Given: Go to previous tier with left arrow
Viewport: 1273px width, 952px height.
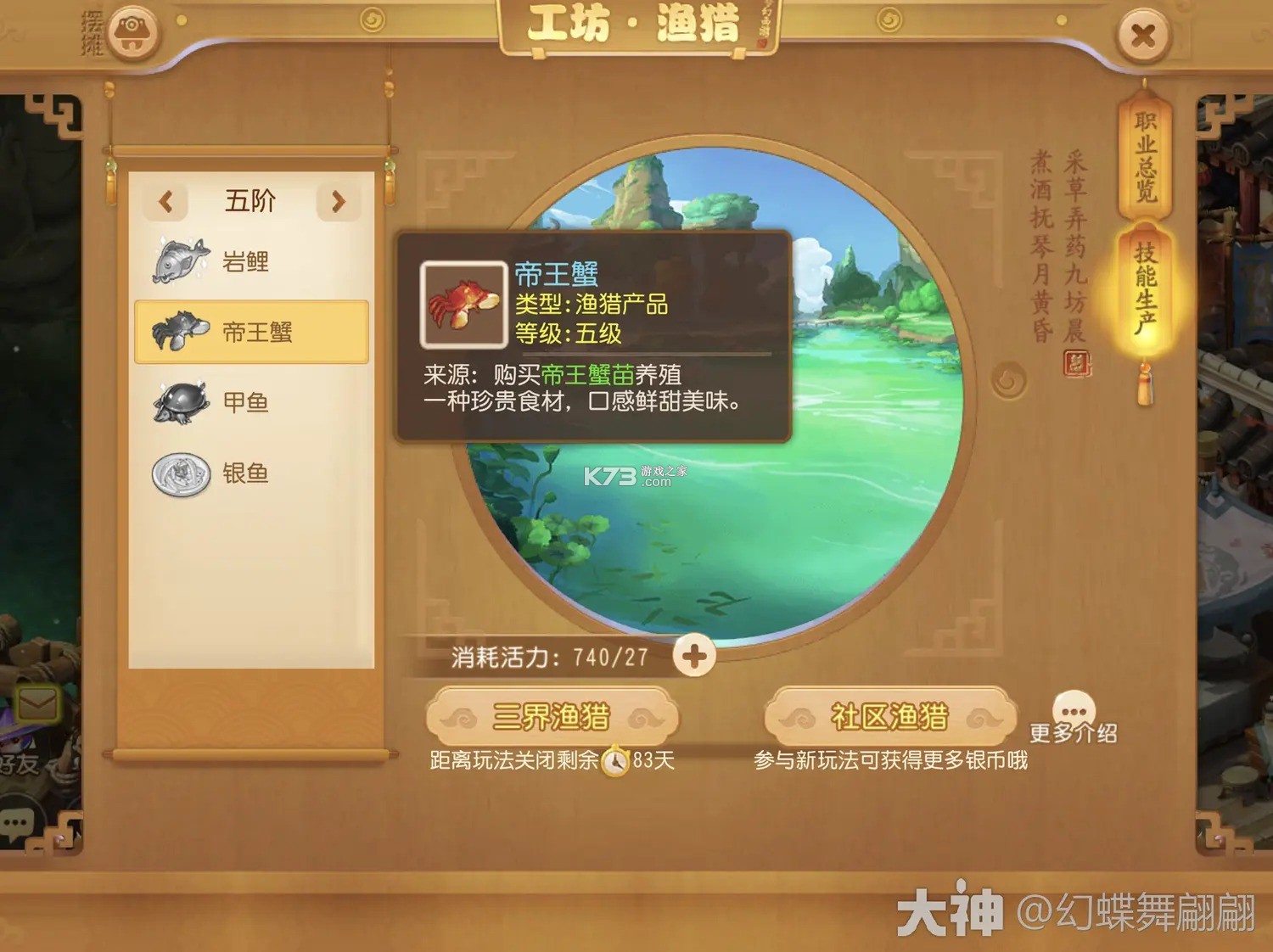Looking at the screenshot, I should 166,201.
